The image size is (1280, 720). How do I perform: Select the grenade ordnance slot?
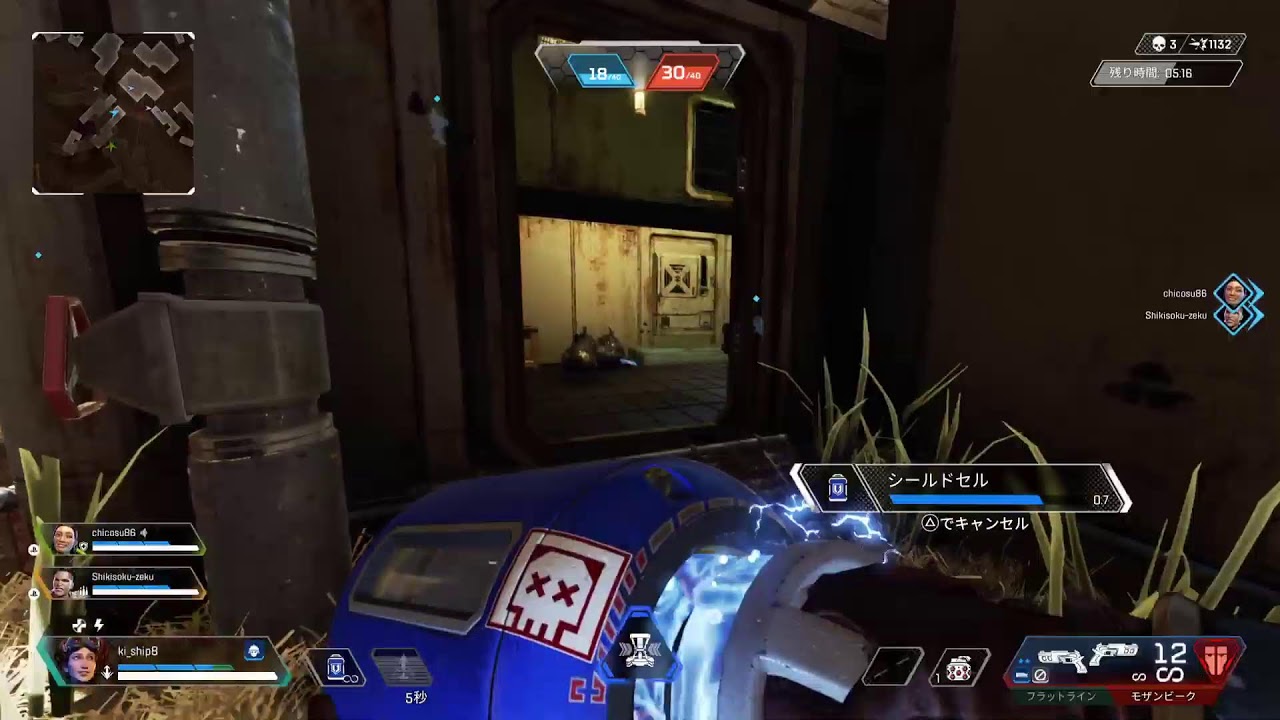tap(959, 668)
